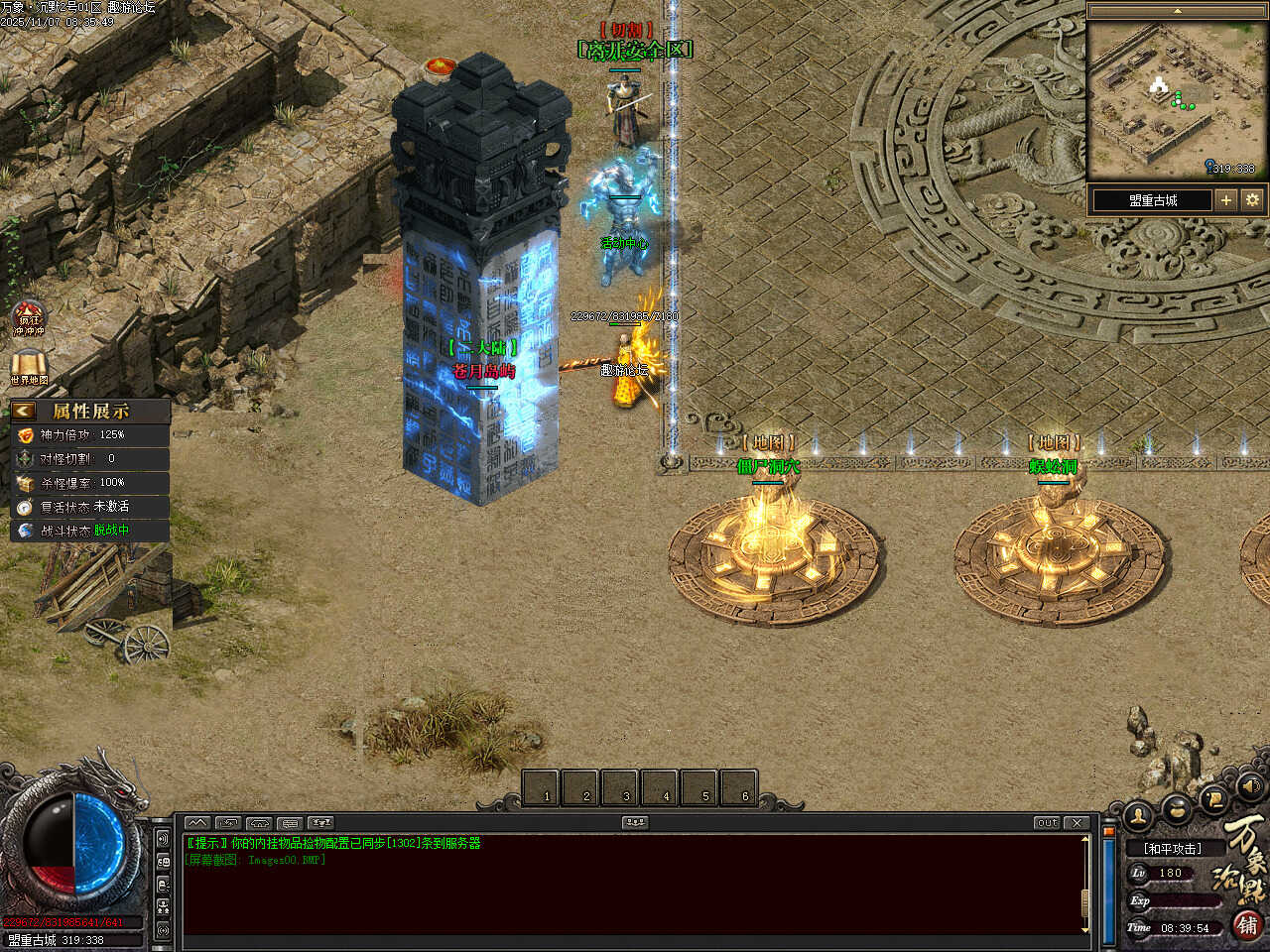This screenshot has height=952, width=1270.
Task: Click the plus button beside 盟重古城
Action: pos(1226,200)
